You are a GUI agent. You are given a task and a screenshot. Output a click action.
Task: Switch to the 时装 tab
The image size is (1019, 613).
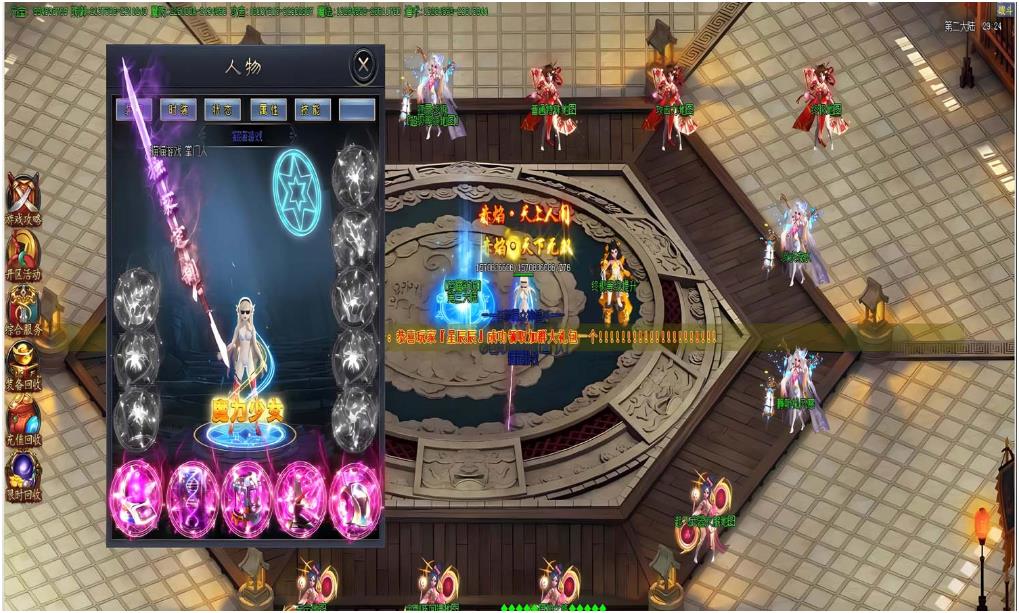point(179,109)
